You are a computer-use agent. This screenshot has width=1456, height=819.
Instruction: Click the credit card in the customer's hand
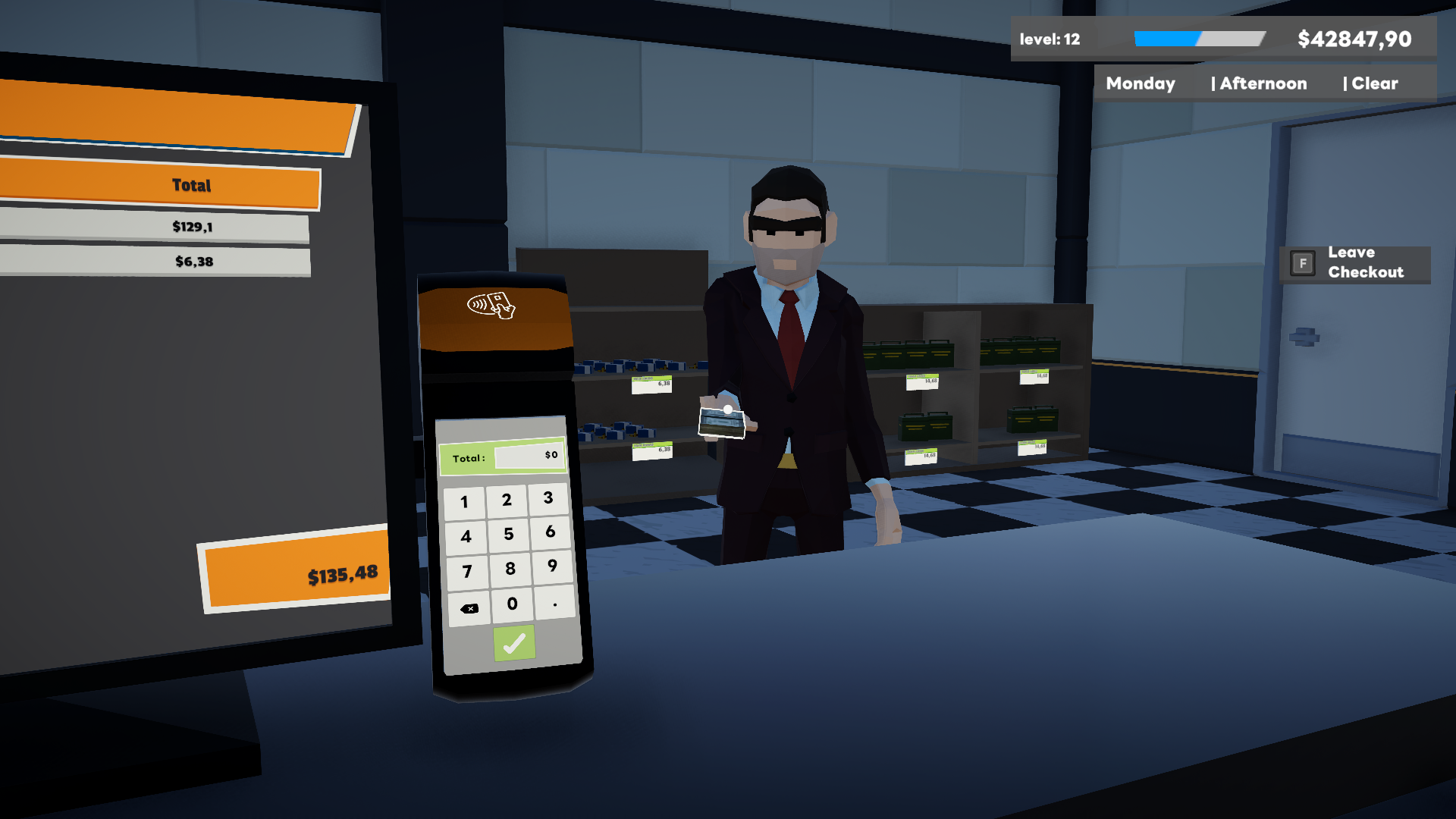[x=720, y=422]
